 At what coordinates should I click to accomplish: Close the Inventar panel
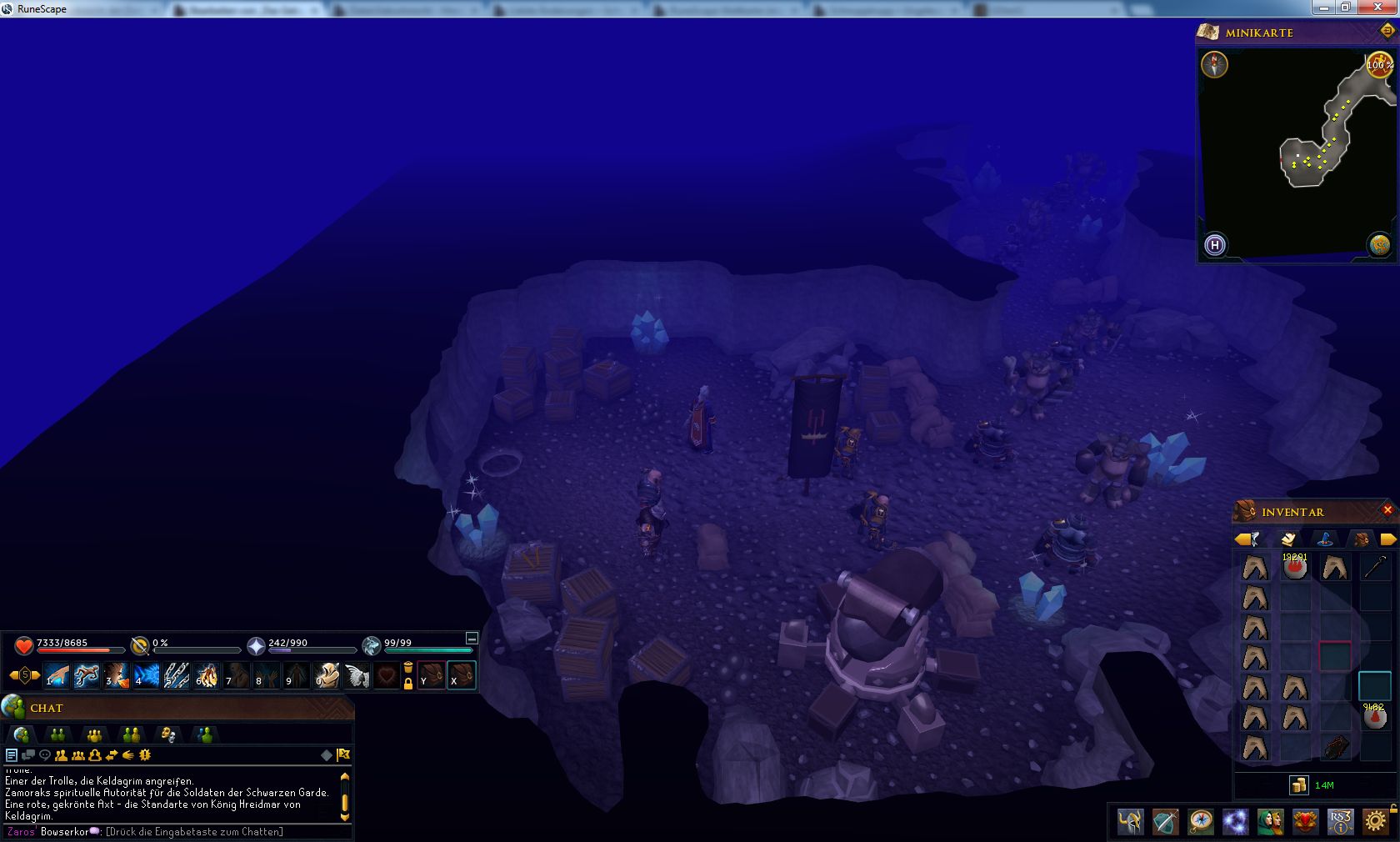(x=1387, y=510)
